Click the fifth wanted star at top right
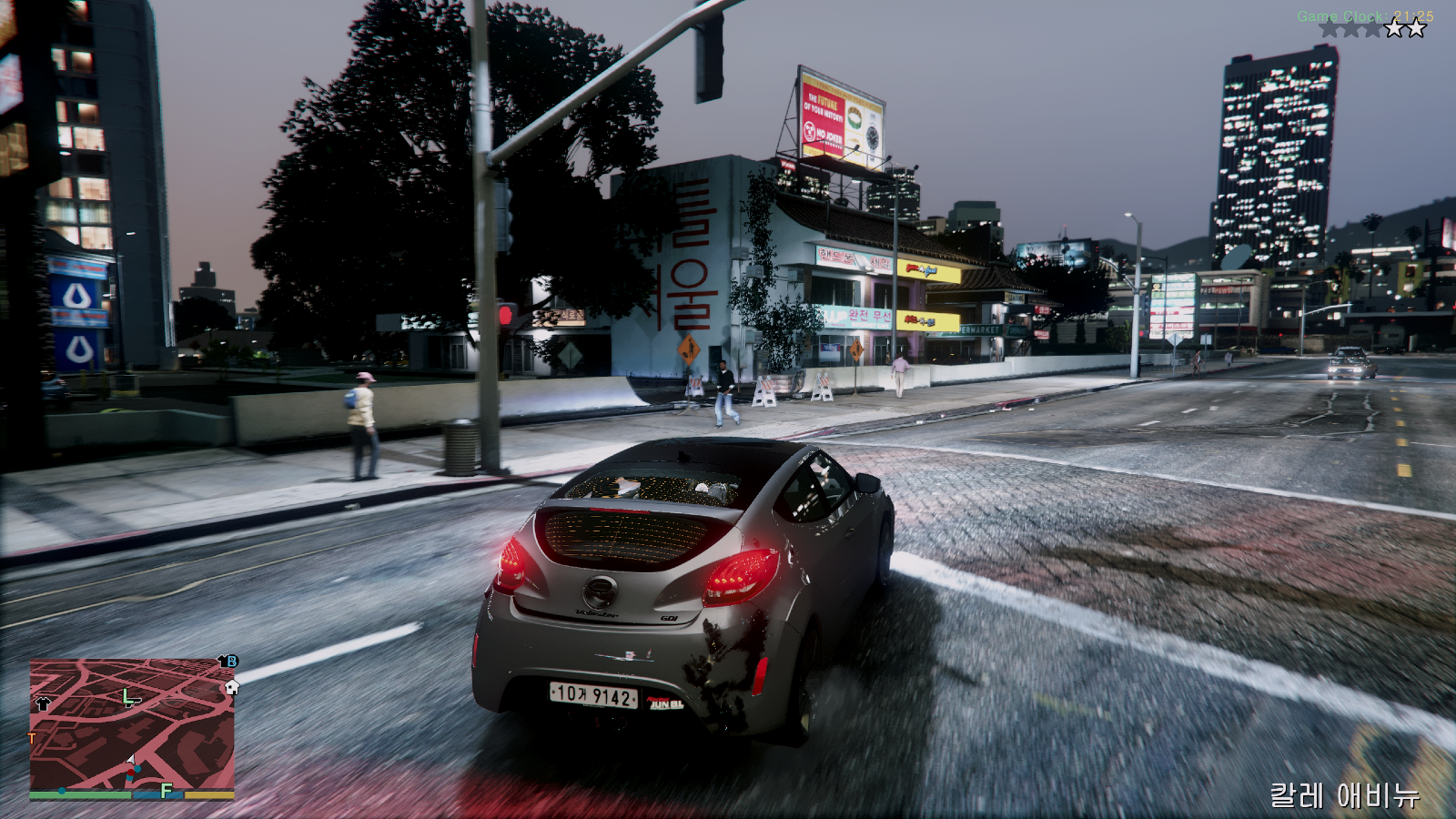1456x819 pixels. [x=1415, y=29]
